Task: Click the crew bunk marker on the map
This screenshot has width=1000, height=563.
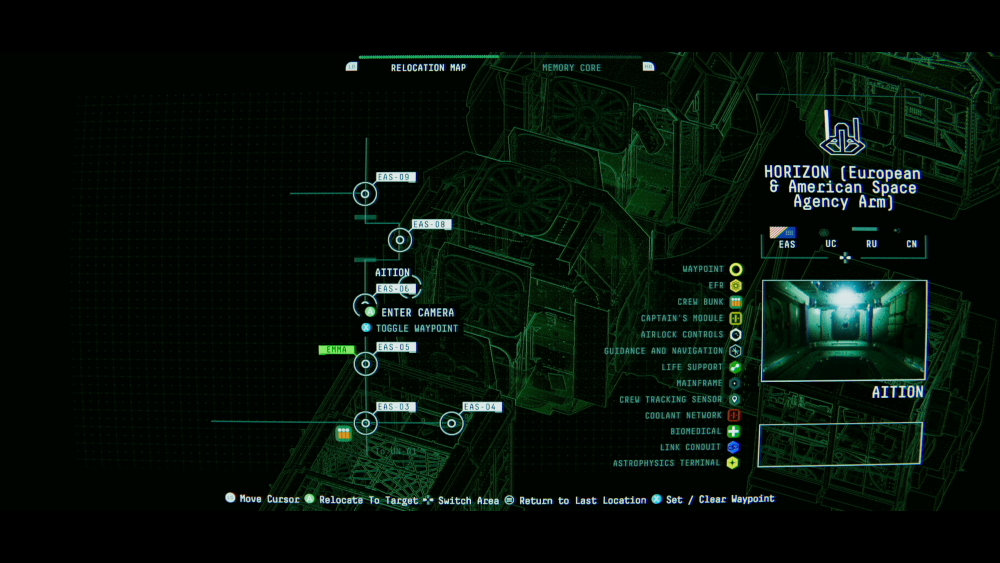Action: coord(343,434)
